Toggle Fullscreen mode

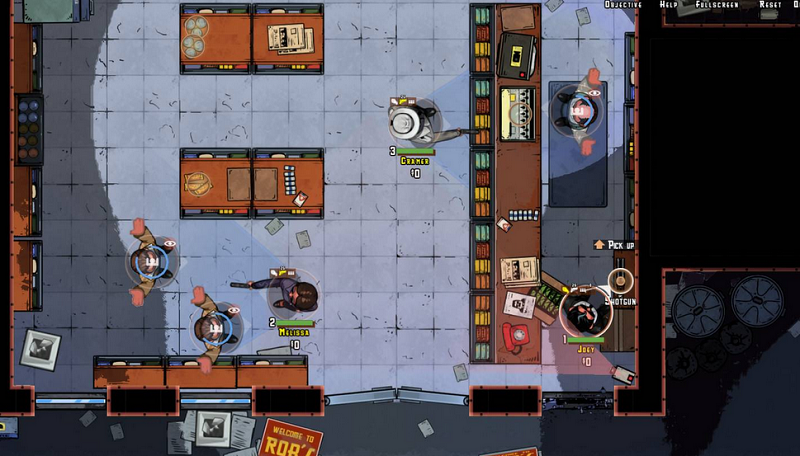[x=717, y=5]
